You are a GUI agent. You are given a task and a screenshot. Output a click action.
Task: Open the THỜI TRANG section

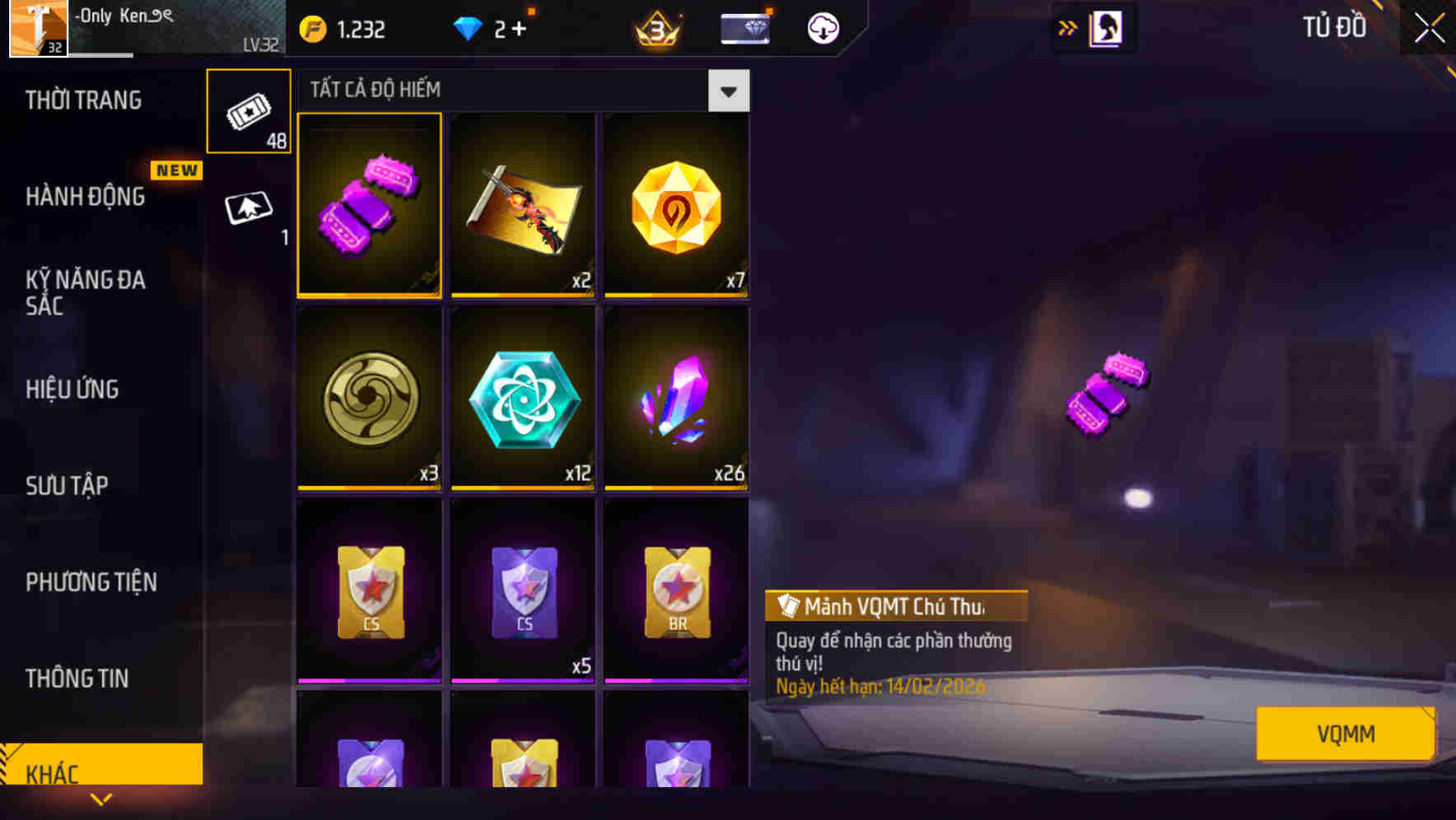82,100
